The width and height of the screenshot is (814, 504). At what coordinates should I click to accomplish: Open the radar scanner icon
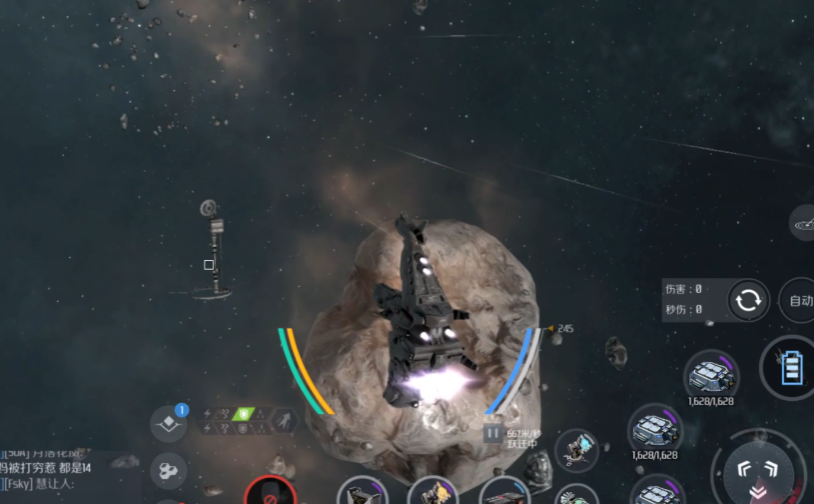tap(804, 225)
